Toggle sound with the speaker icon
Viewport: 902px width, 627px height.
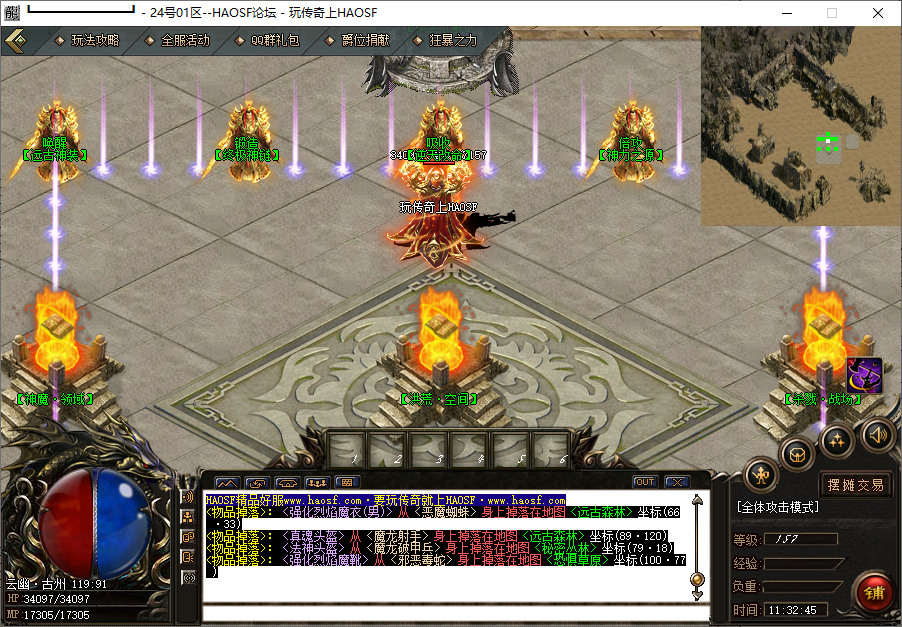click(x=878, y=434)
